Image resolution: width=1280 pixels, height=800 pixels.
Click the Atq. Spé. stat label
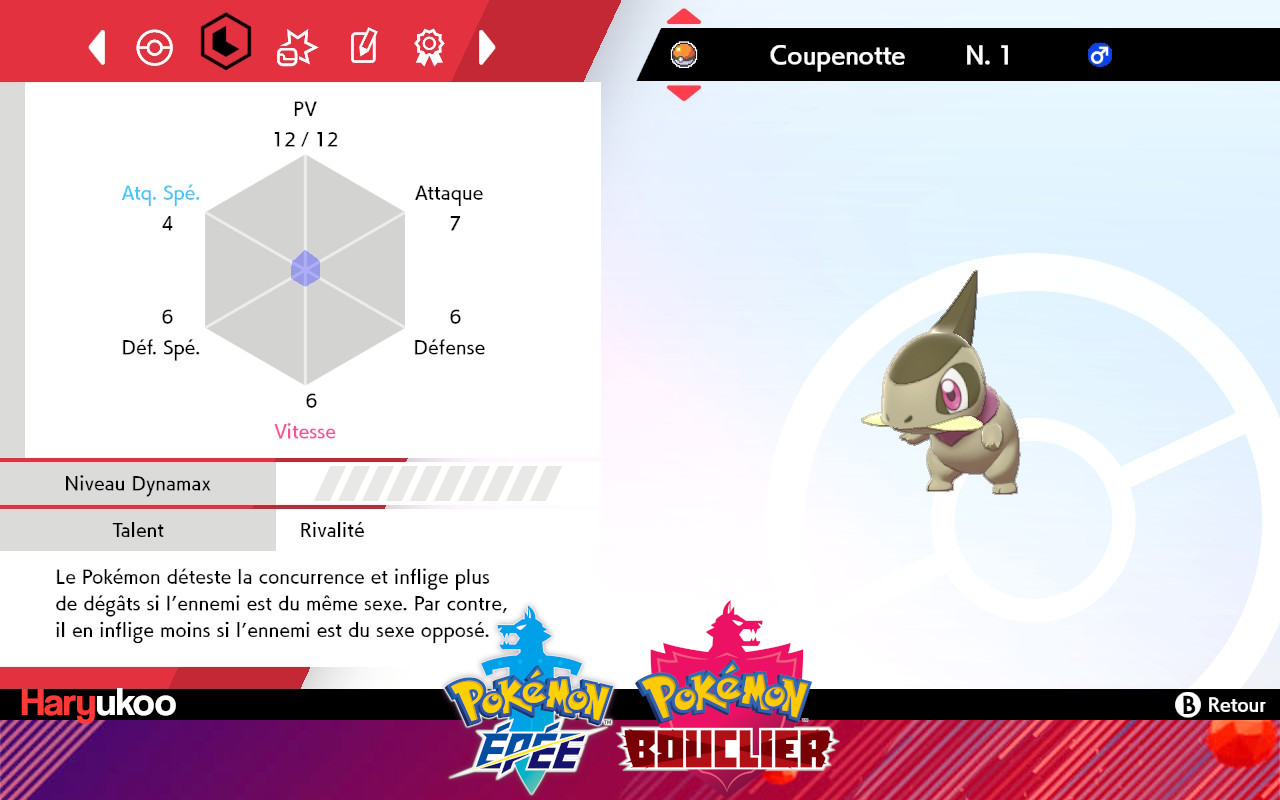tap(161, 192)
